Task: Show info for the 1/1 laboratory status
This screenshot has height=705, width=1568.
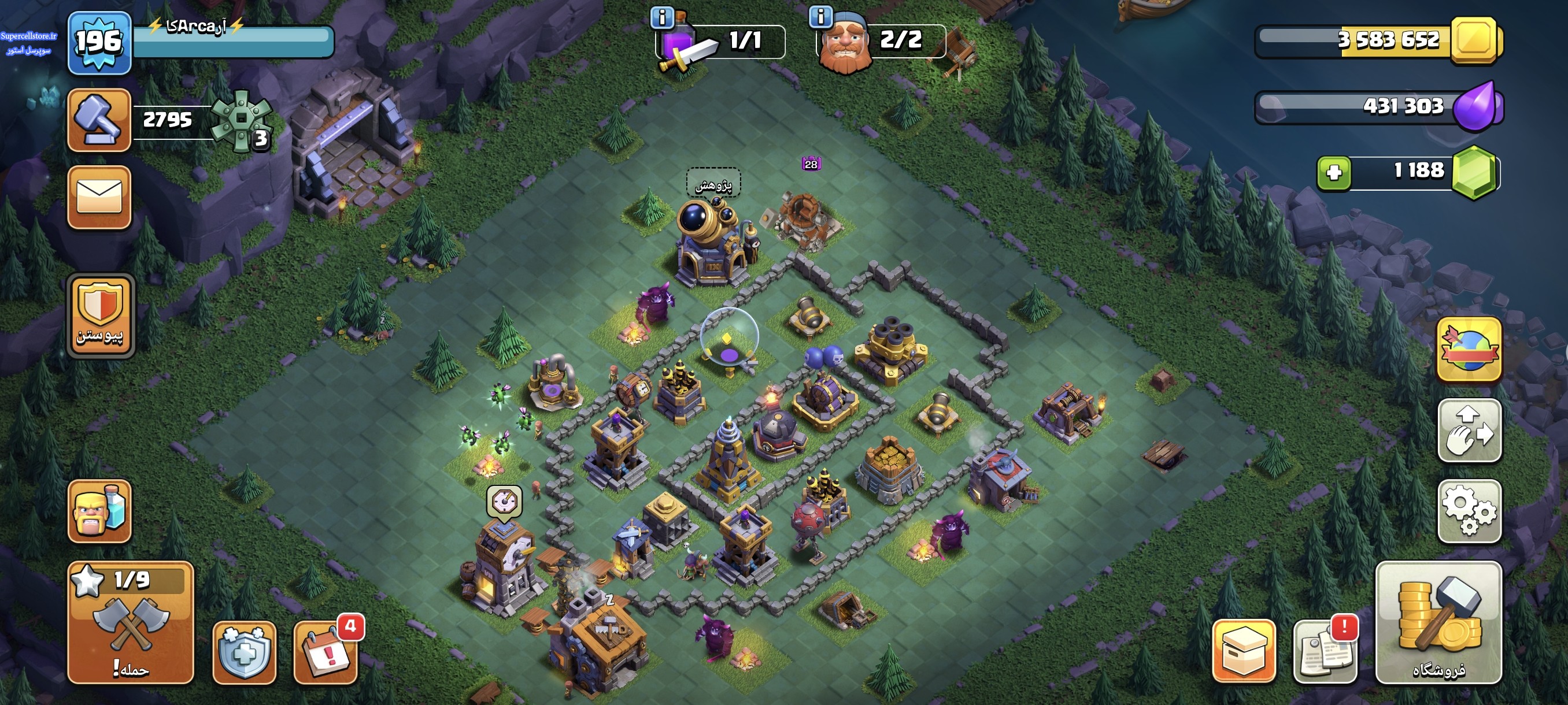Action: (x=661, y=17)
